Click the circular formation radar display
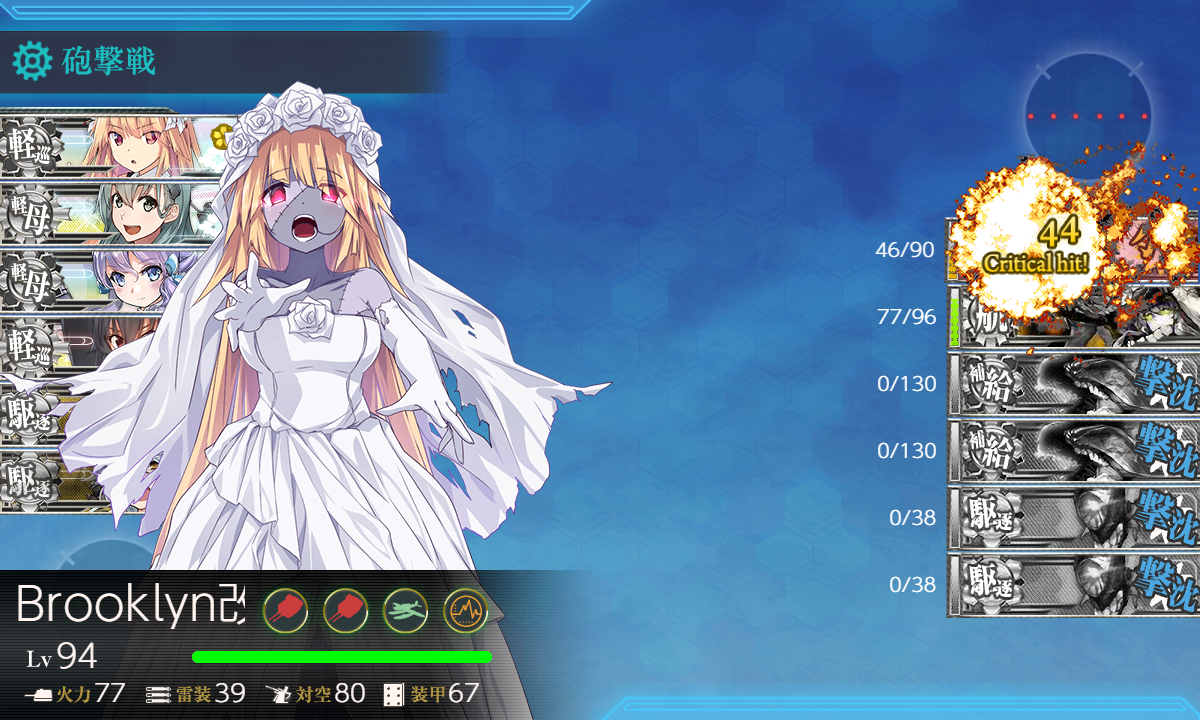This screenshot has height=720, width=1200. (x=1087, y=116)
